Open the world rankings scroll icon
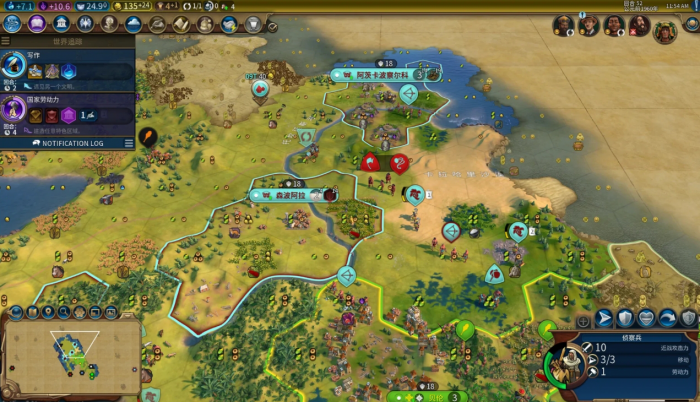Image resolution: width=700 pixels, height=402 pixels. click(181, 24)
